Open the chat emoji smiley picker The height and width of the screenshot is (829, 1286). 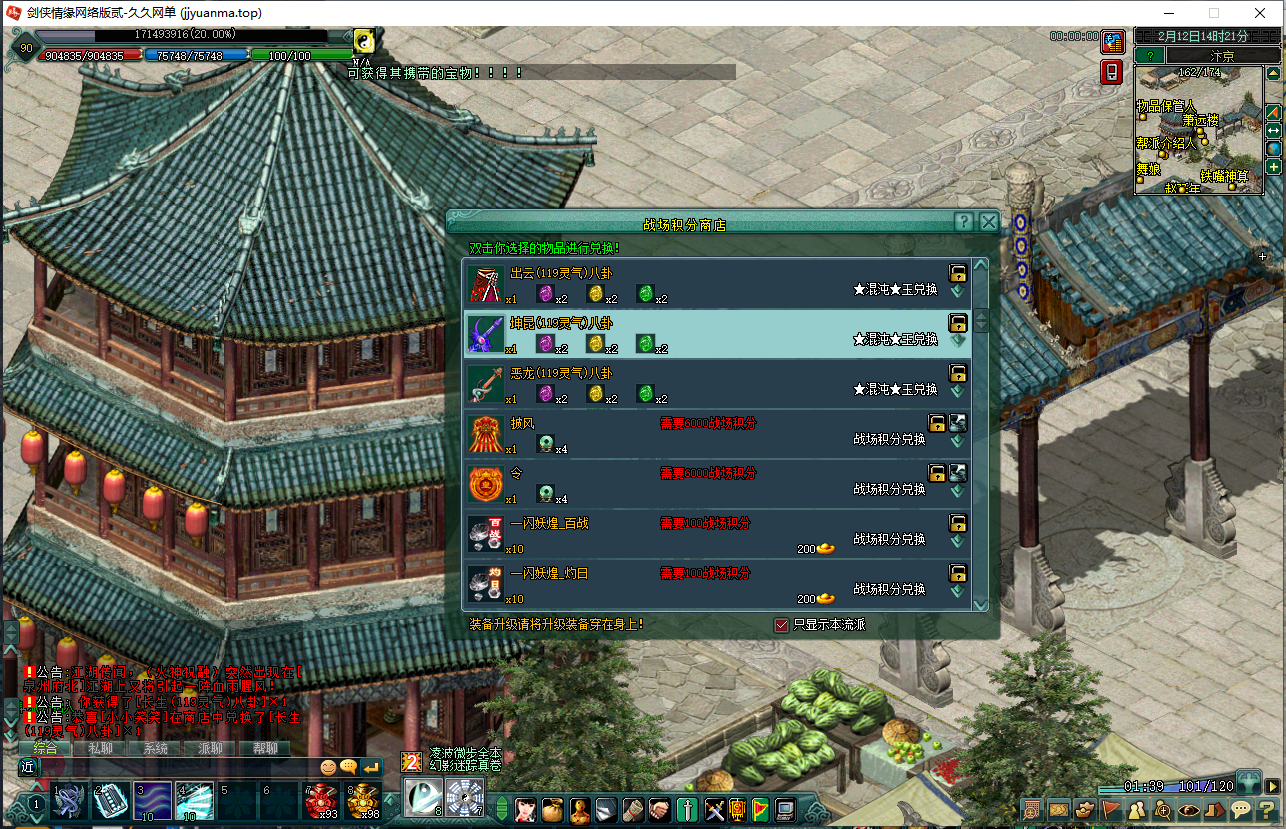coord(328,767)
